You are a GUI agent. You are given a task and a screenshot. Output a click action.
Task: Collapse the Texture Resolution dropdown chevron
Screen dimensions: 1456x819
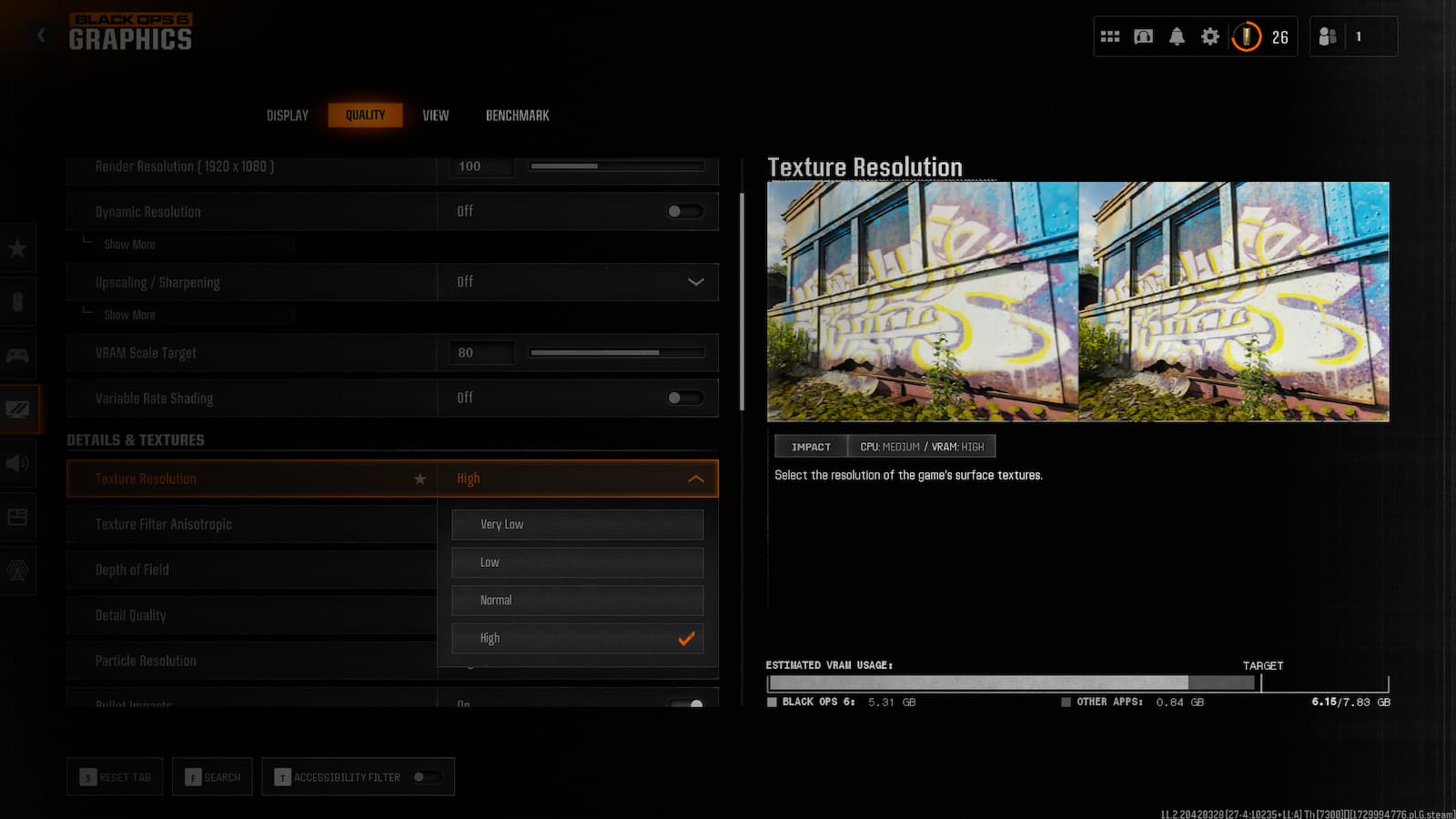[x=696, y=478]
